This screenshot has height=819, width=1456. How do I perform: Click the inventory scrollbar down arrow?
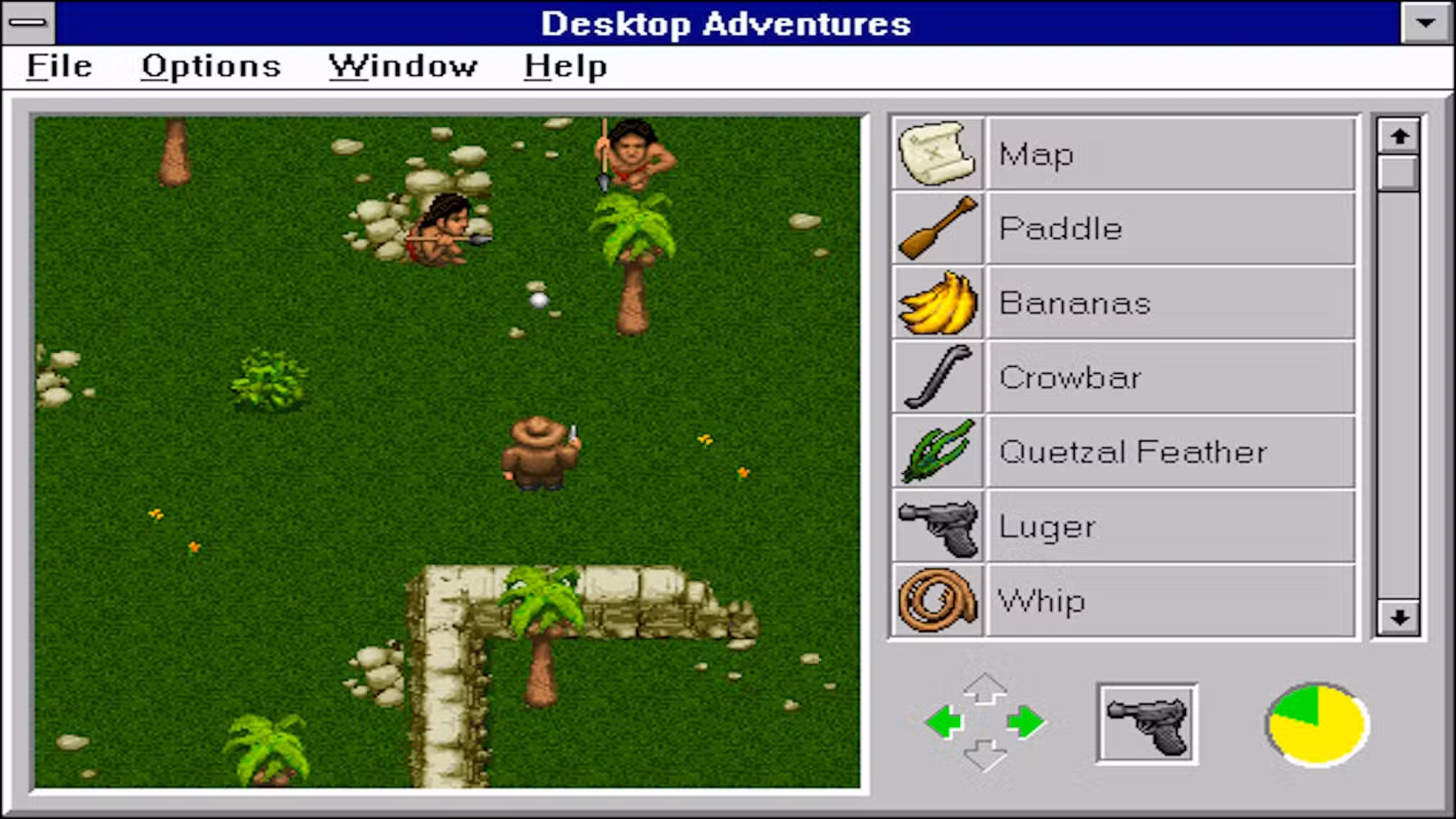[1397, 620]
